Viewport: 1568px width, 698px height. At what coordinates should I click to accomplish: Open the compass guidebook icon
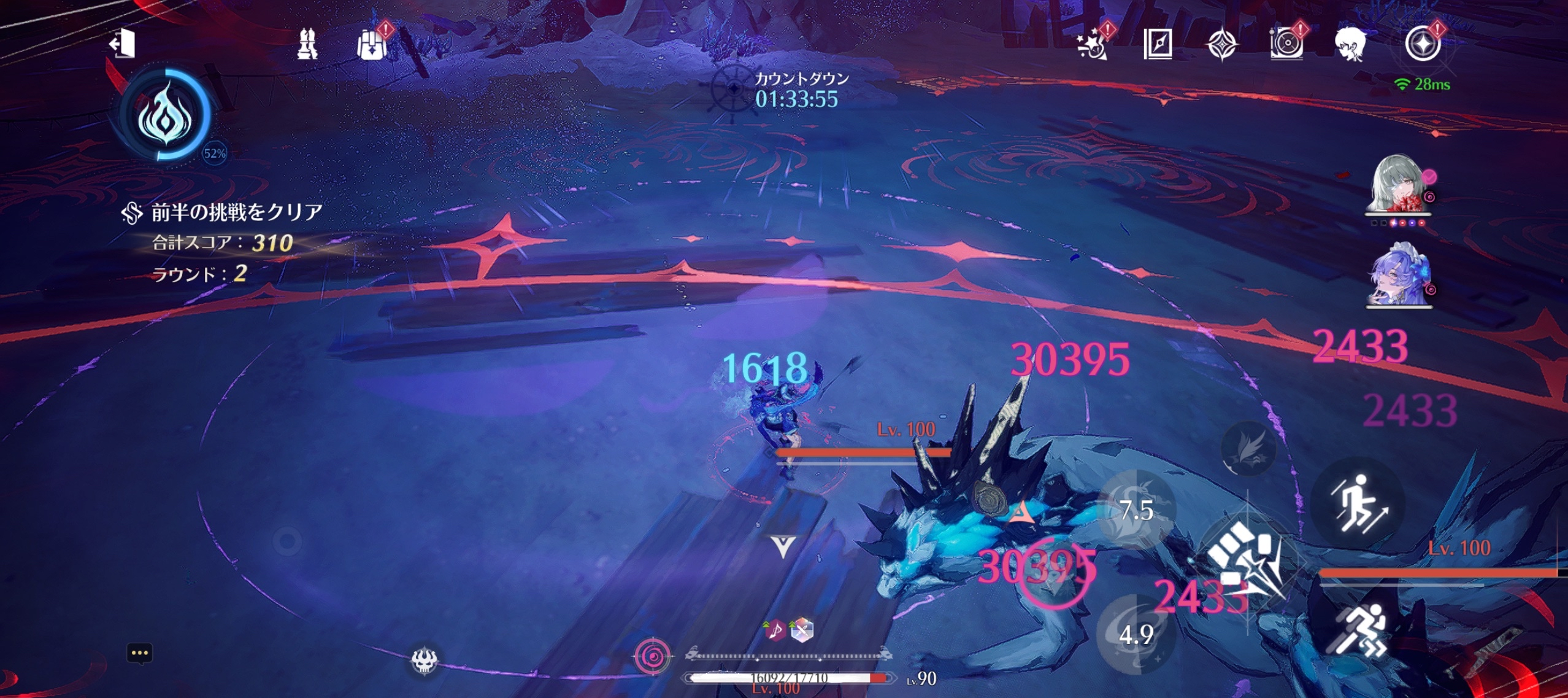point(1158,44)
